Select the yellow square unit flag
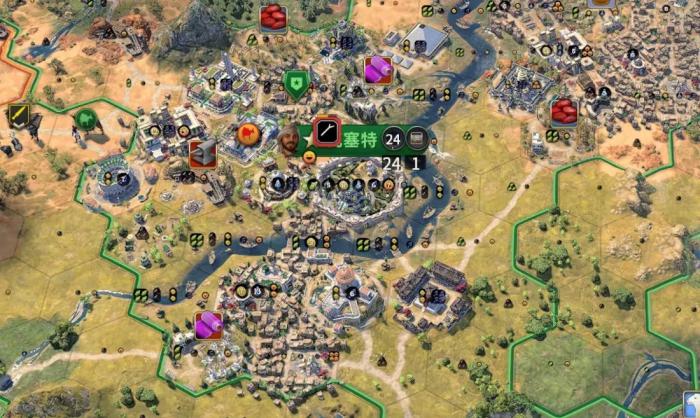700x418 pixels. pos(18,115)
